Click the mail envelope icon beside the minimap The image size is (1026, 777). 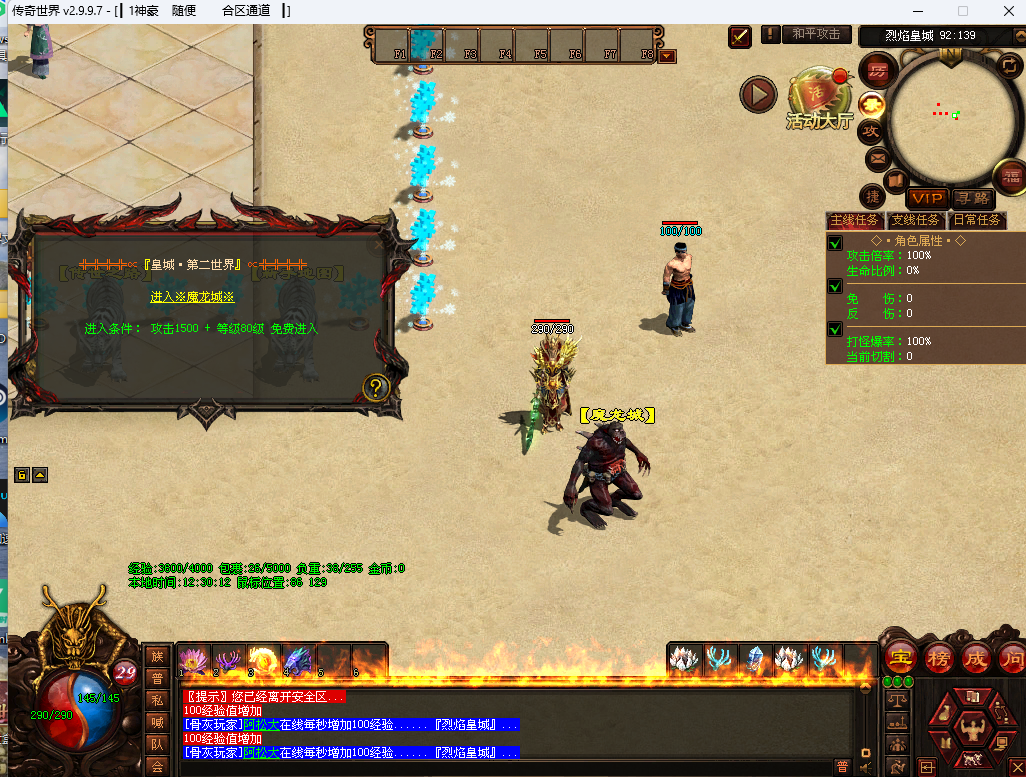(x=877, y=158)
